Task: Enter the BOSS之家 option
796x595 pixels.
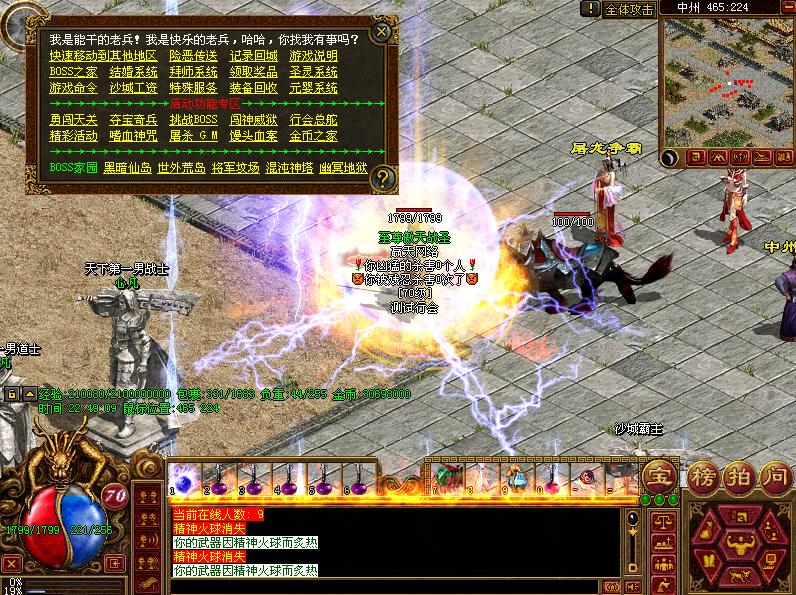Action: [73, 72]
